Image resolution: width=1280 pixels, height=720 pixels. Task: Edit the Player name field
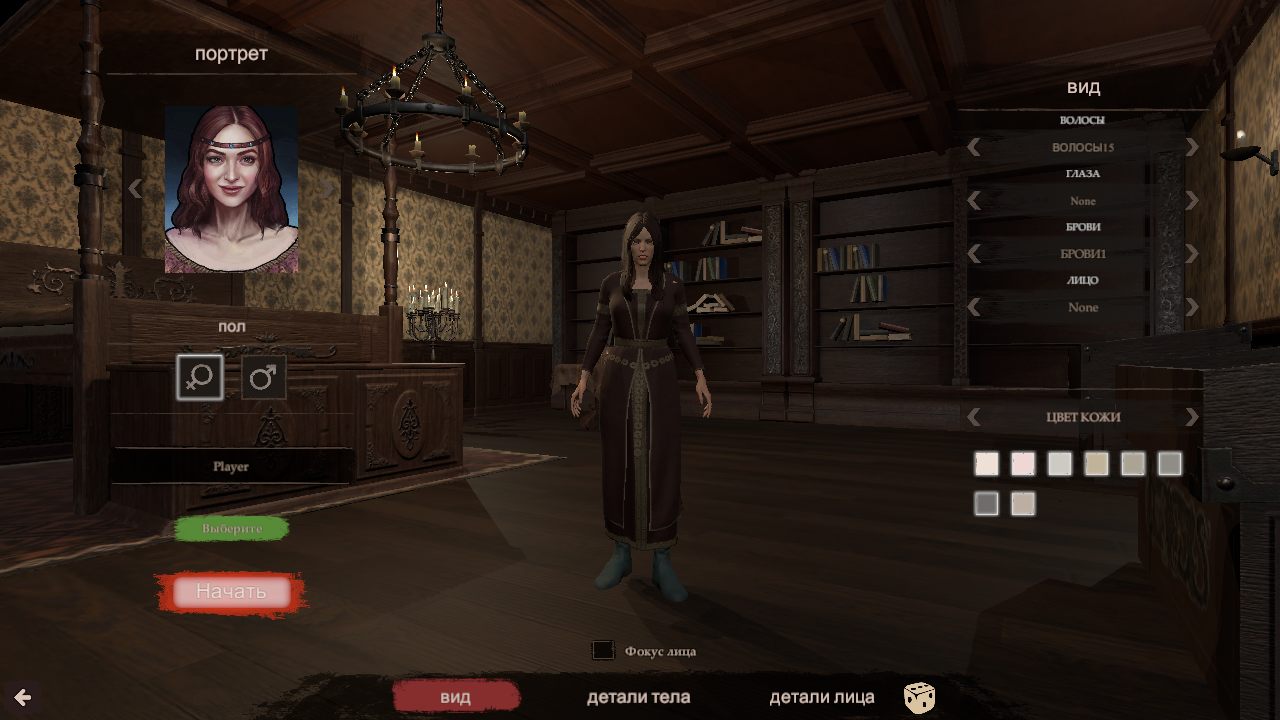231,466
